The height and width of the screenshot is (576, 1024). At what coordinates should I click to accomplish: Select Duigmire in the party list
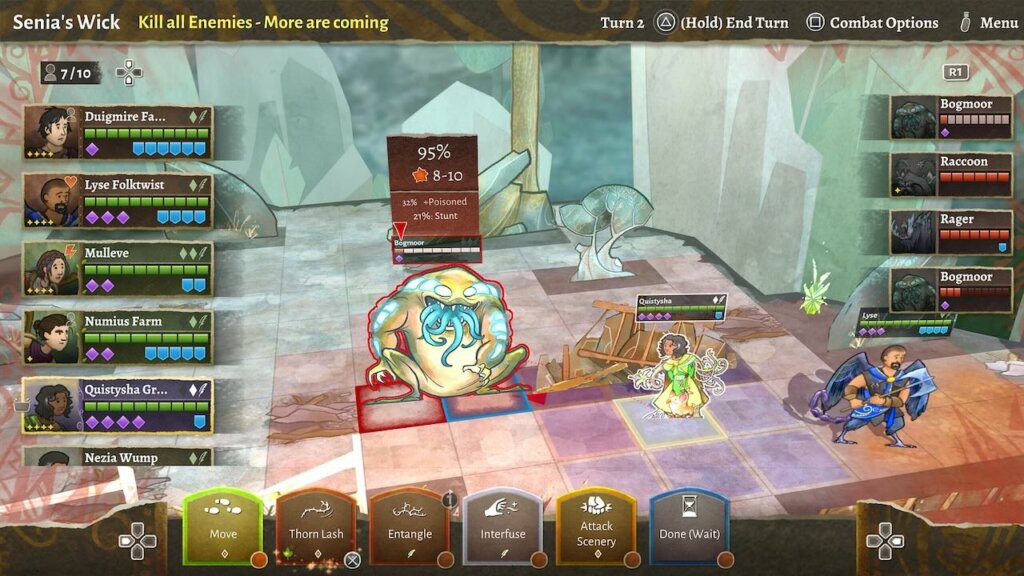pyautogui.click(x=118, y=132)
